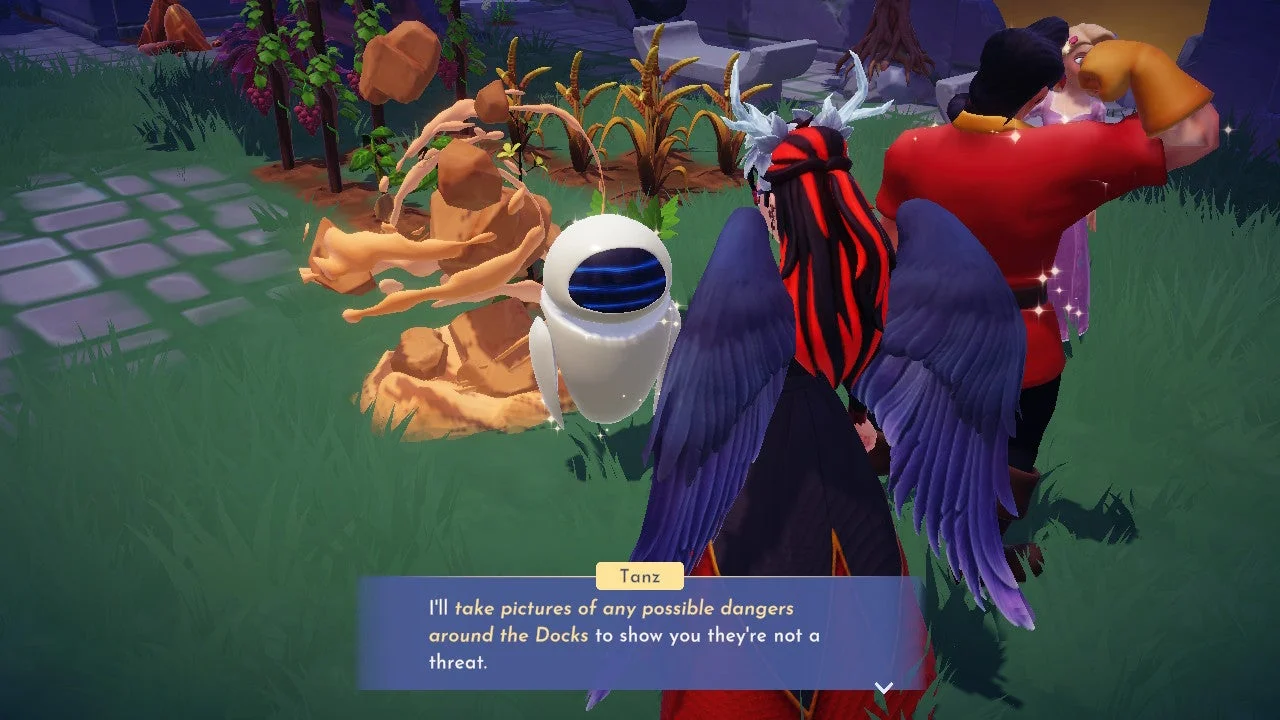Image resolution: width=1280 pixels, height=720 pixels.
Task: Click the Tanz name plate
Action: click(x=640, y=576)
